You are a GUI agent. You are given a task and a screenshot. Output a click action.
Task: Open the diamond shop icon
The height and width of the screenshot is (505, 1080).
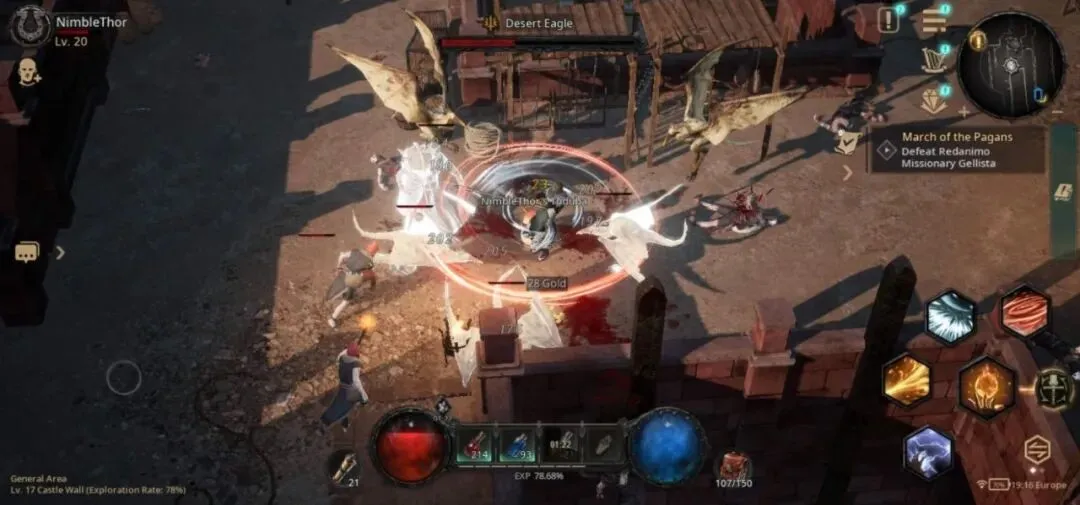click(935, 99)
